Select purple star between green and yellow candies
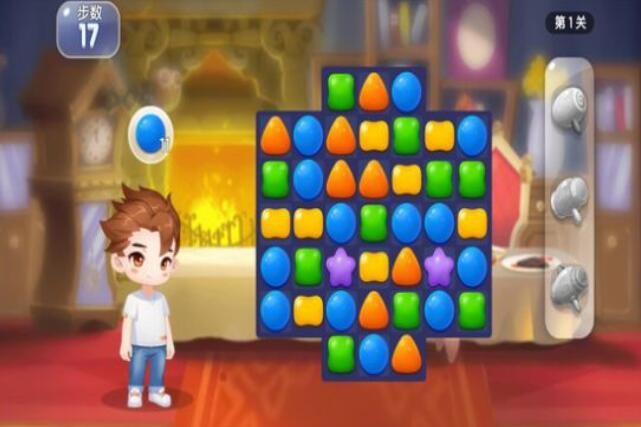This screenshot has width=641, height=427. pyautogui.click(x=341, y=266)
